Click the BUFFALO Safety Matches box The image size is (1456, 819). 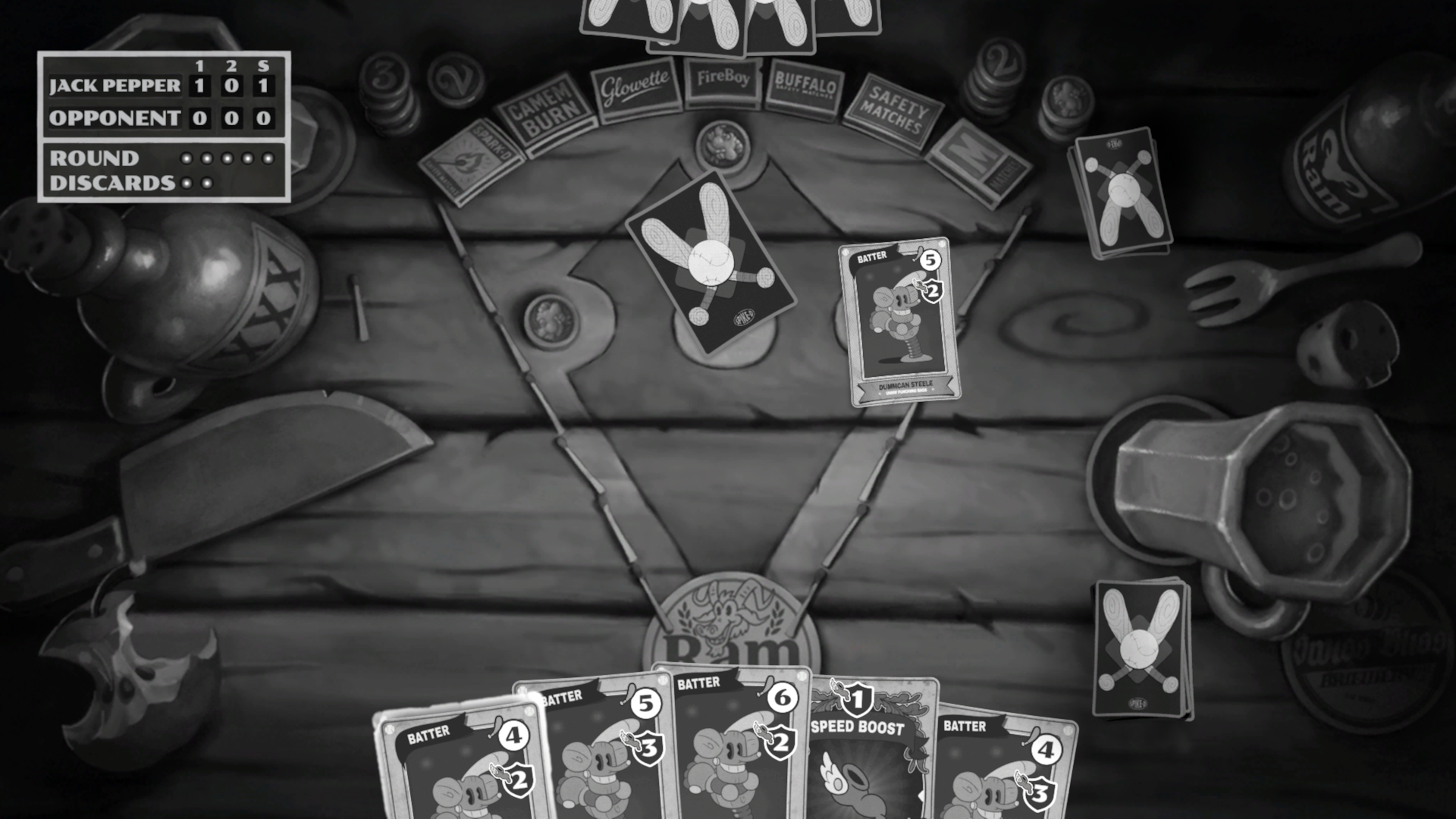pyautogui.click(x=804, y=86)
